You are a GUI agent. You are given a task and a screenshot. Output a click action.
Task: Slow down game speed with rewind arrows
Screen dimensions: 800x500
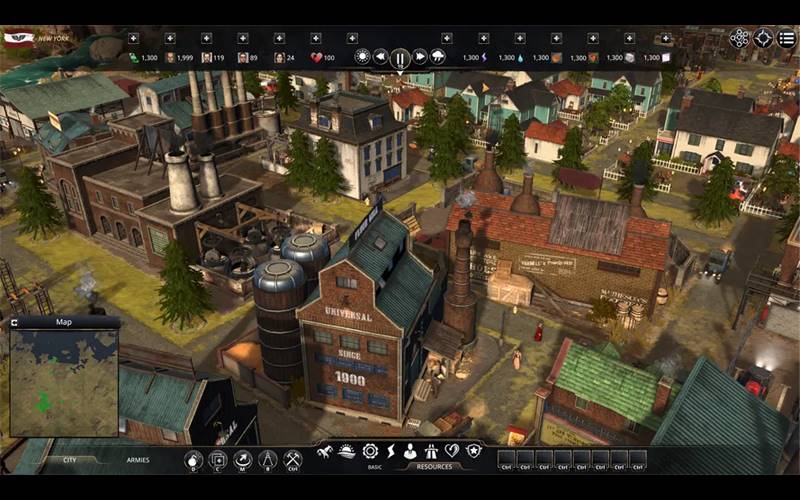tap(381, 57)
